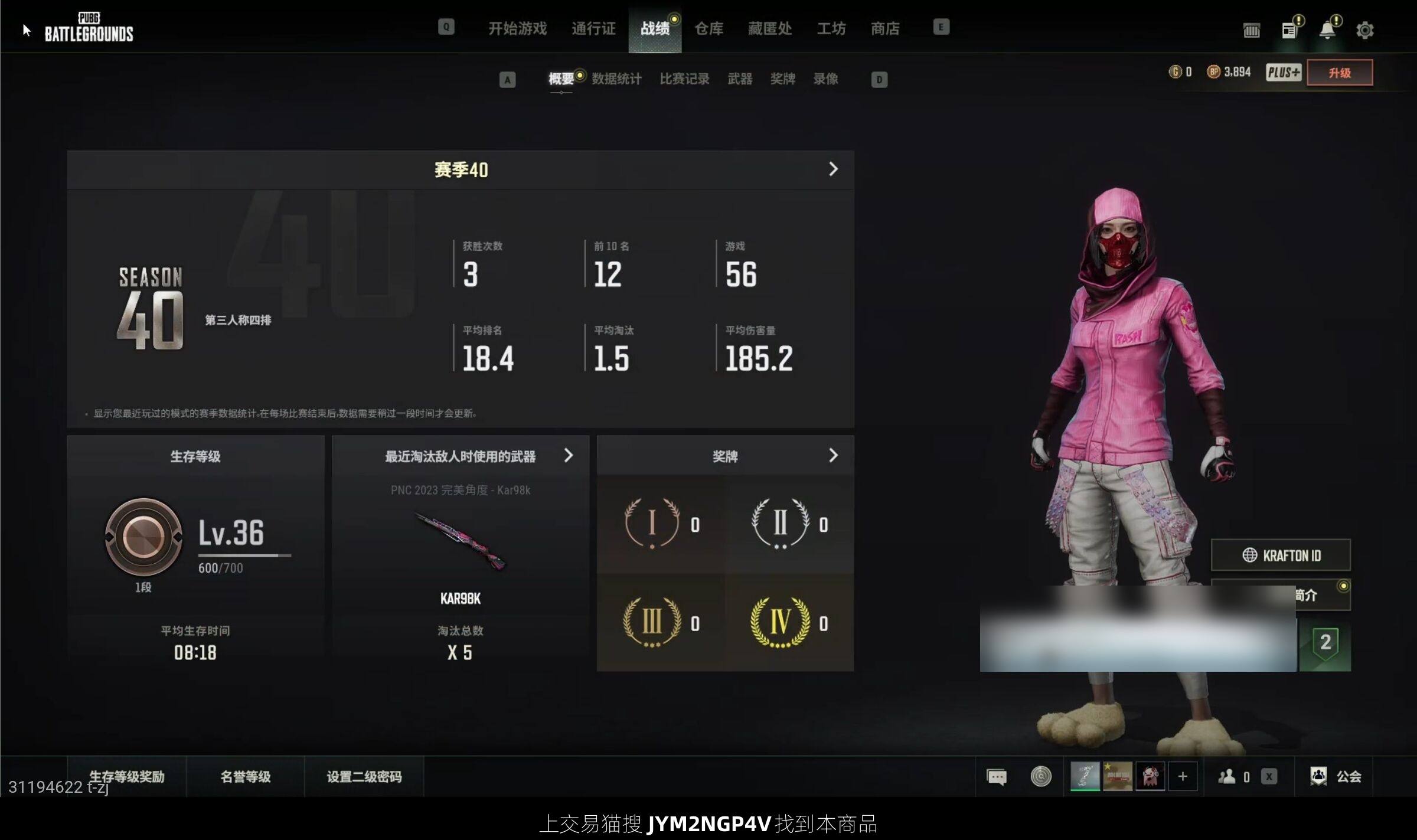
Task: Open 生存等级奖励 survival level rewards
Action: click(x=127, y=776)
